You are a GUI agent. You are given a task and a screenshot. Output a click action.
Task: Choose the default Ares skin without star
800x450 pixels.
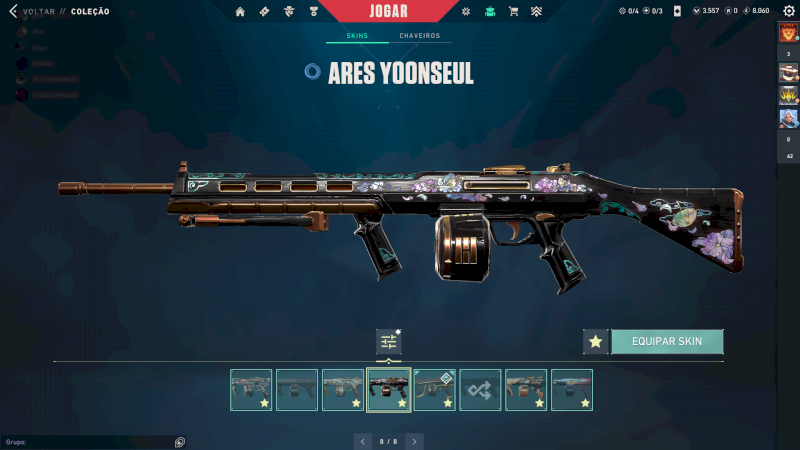[297, 390]
